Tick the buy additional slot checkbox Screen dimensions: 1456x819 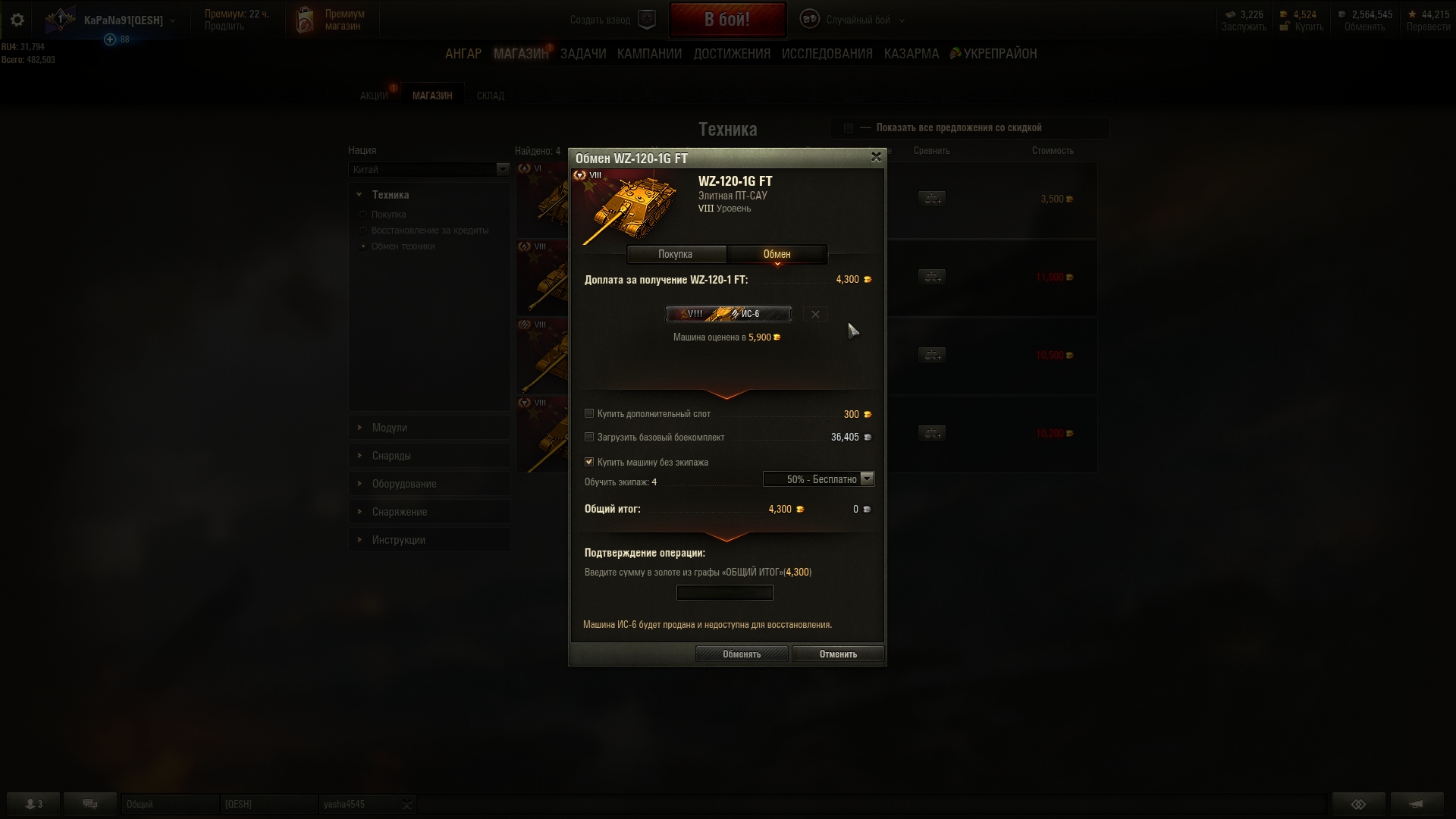pos(589,414)
